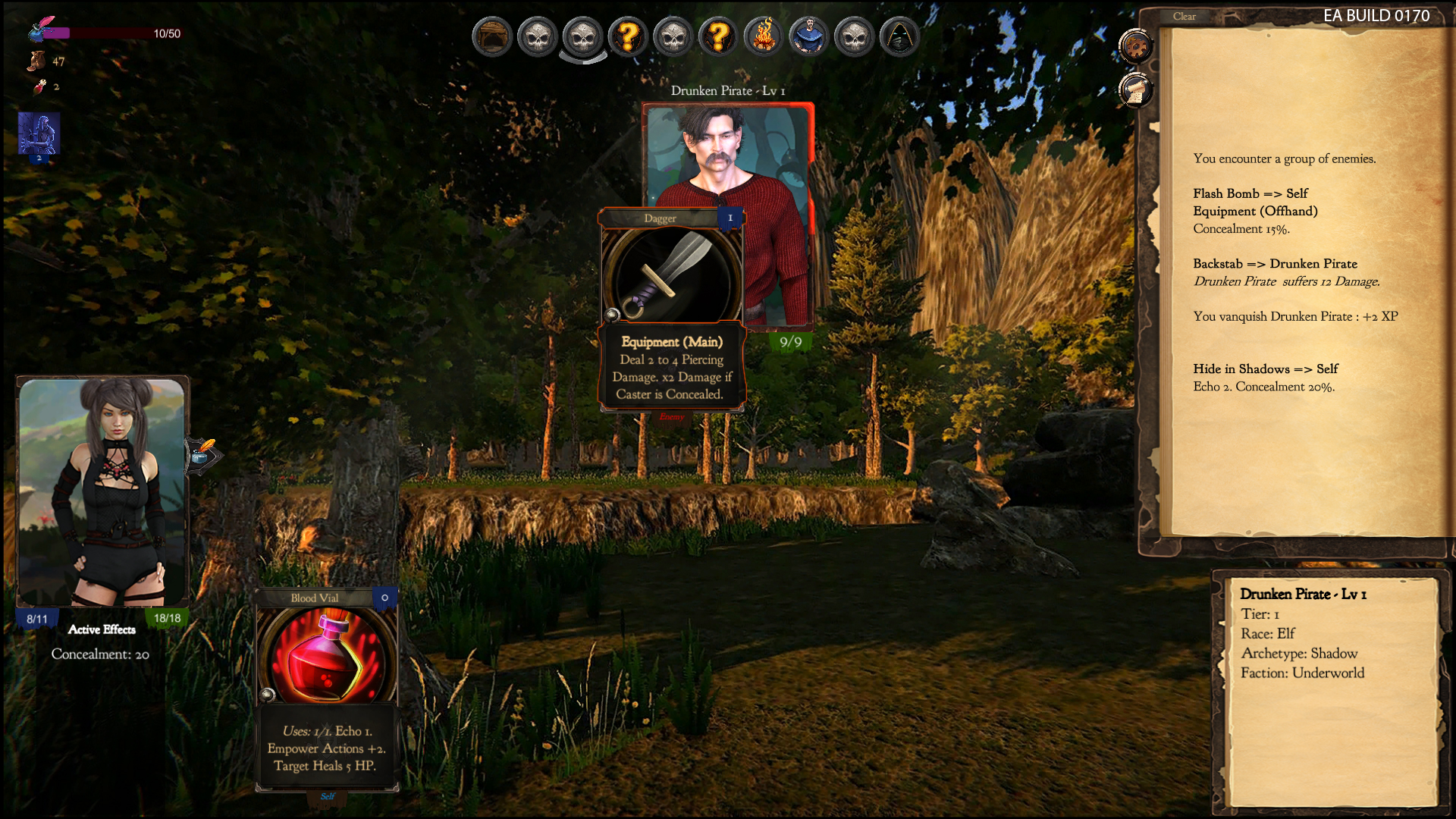Select the mine entrance map node icon
The image size is (1456, 819).
pyautogui.click(x=491, y=36)
